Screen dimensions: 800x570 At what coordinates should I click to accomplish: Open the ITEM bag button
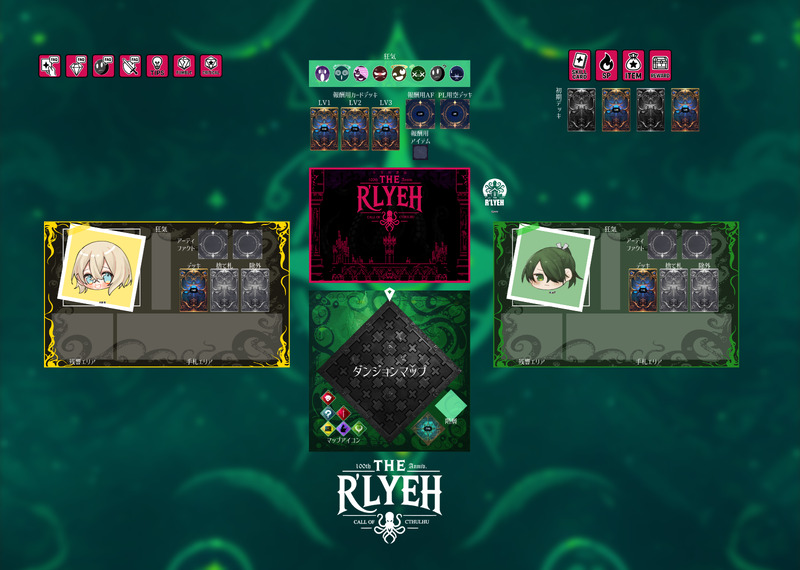point(633,63)
